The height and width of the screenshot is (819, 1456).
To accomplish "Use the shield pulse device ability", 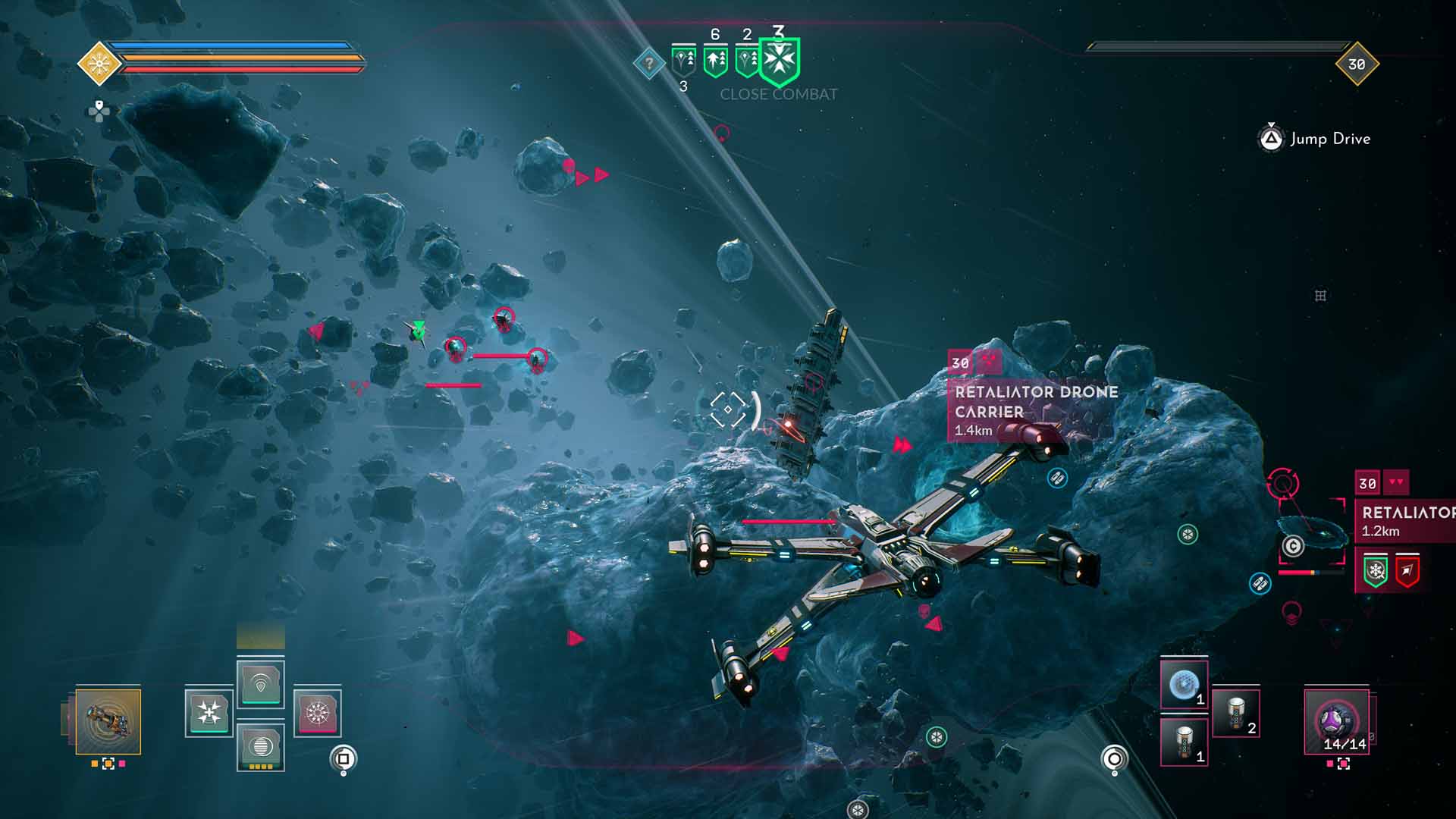I will pyautogui.click(x=260, y=684).
